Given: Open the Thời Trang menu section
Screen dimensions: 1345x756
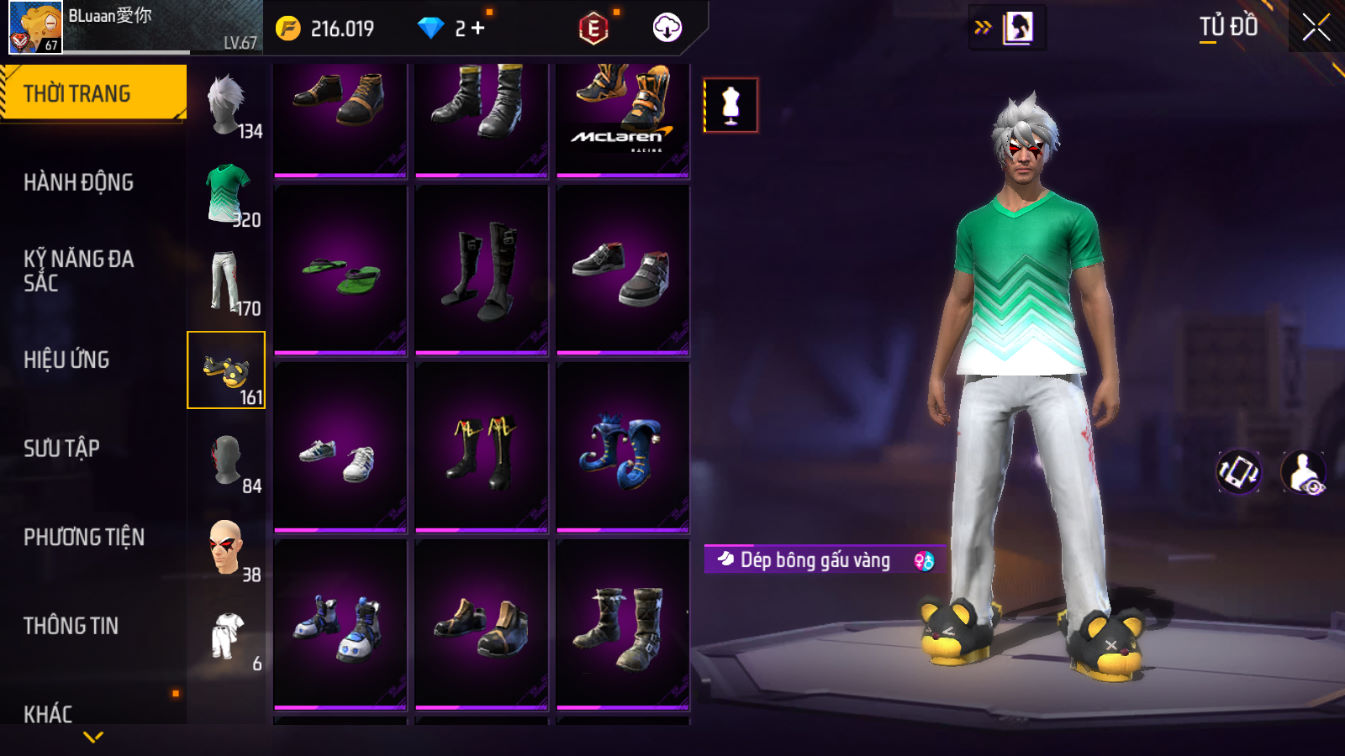Looking at the screenshot, I should pos(92,94).
